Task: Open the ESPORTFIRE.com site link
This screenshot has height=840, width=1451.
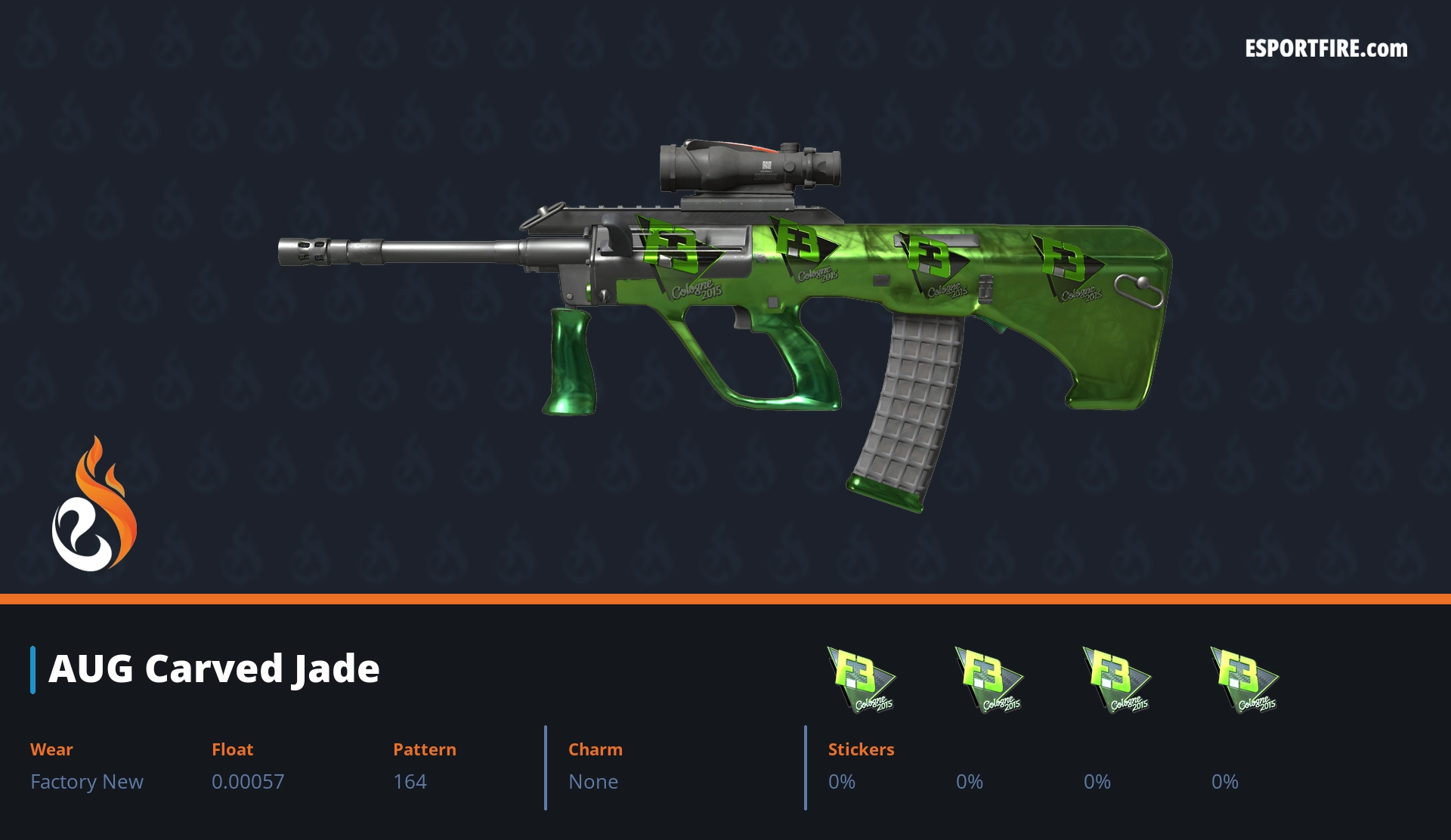Action: click(x=1326, y=49)
